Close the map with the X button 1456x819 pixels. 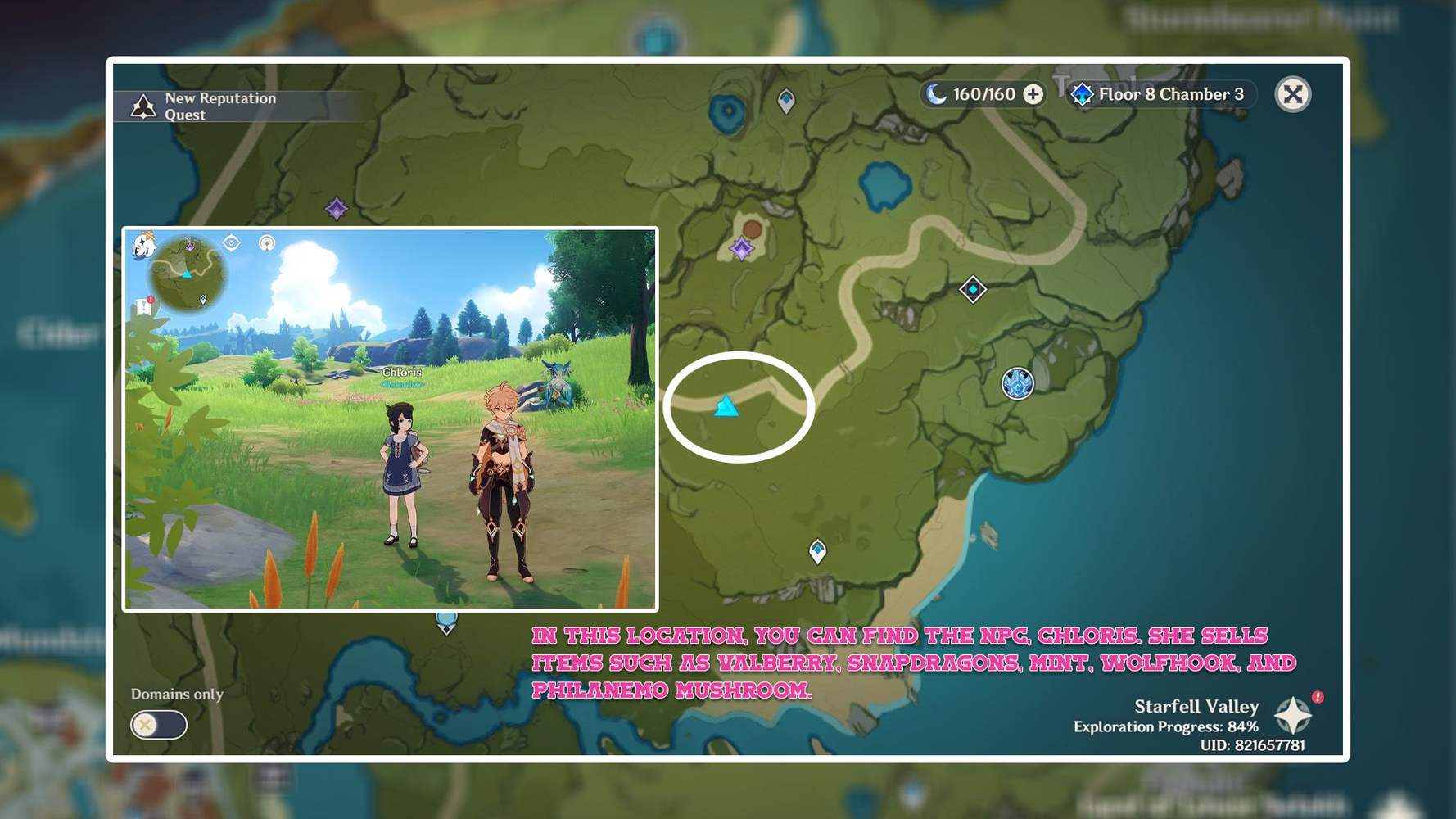1292,93
